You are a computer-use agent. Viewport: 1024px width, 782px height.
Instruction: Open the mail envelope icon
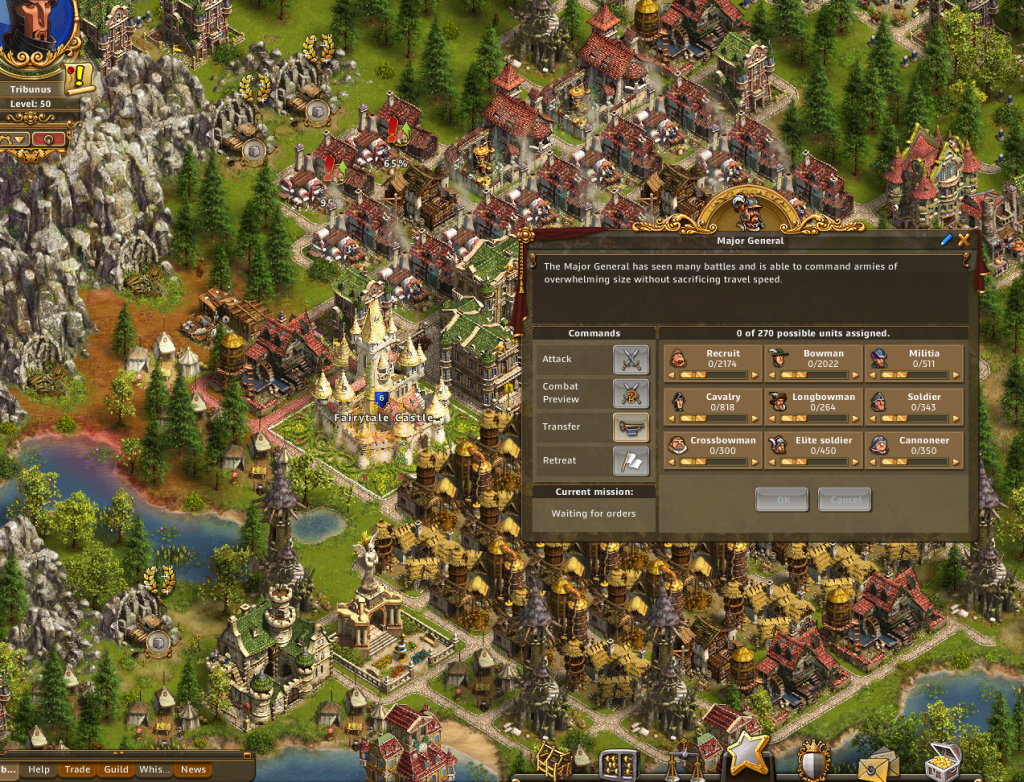click(876, 764)
